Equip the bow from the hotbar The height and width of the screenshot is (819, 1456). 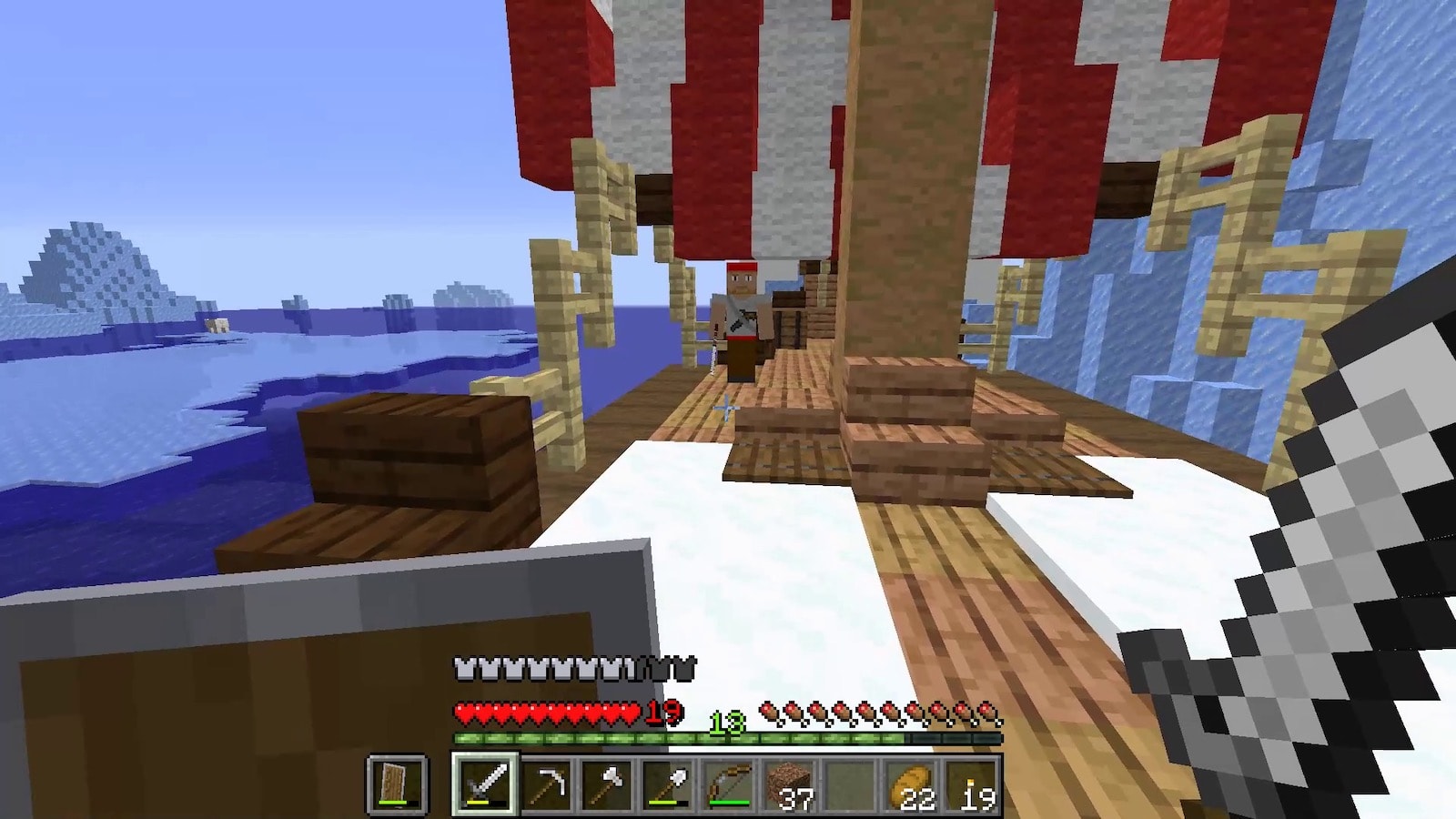[x=728, y=783]
